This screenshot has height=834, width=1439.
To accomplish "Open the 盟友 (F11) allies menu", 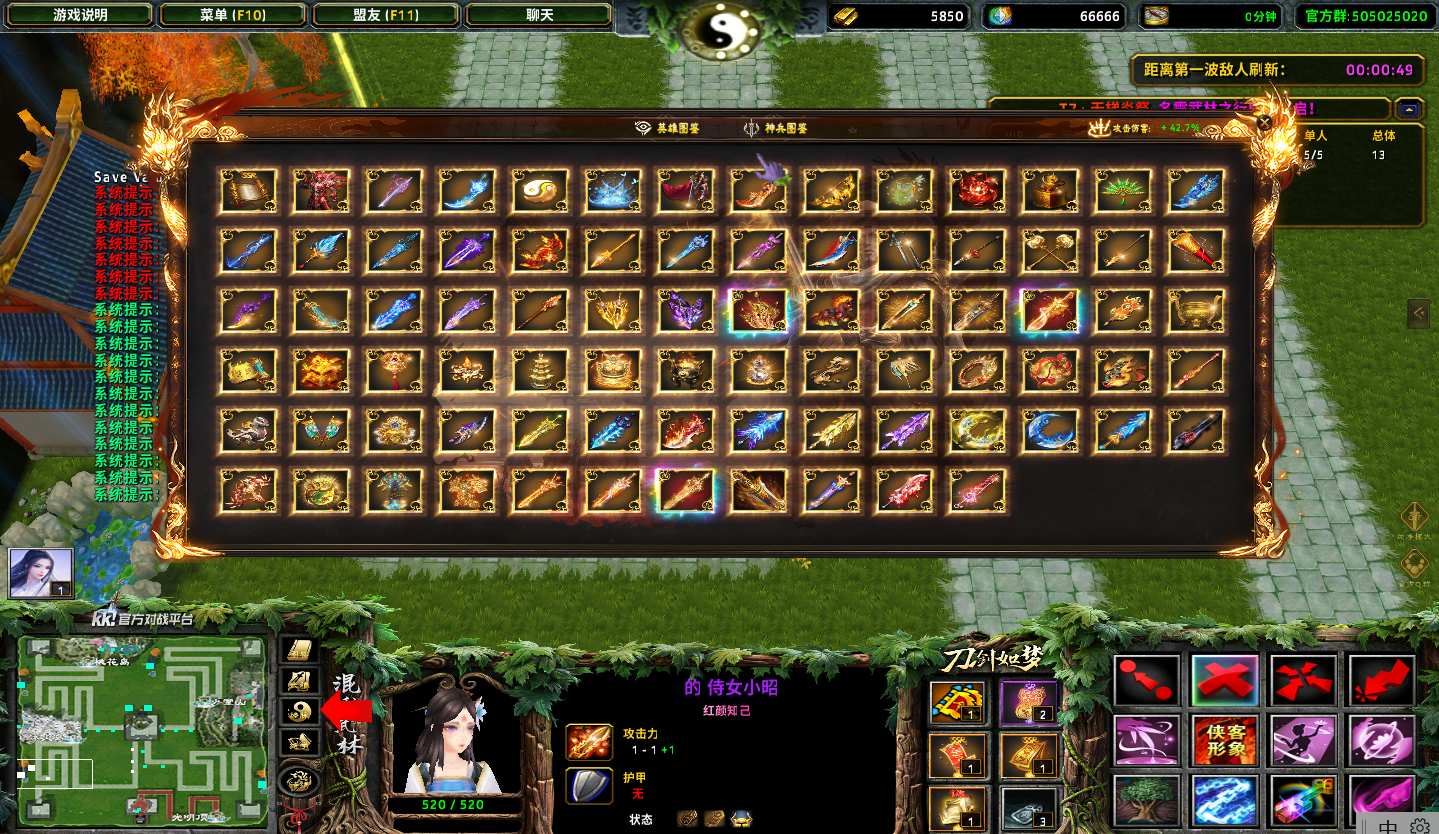I will [x=386, y=15].
